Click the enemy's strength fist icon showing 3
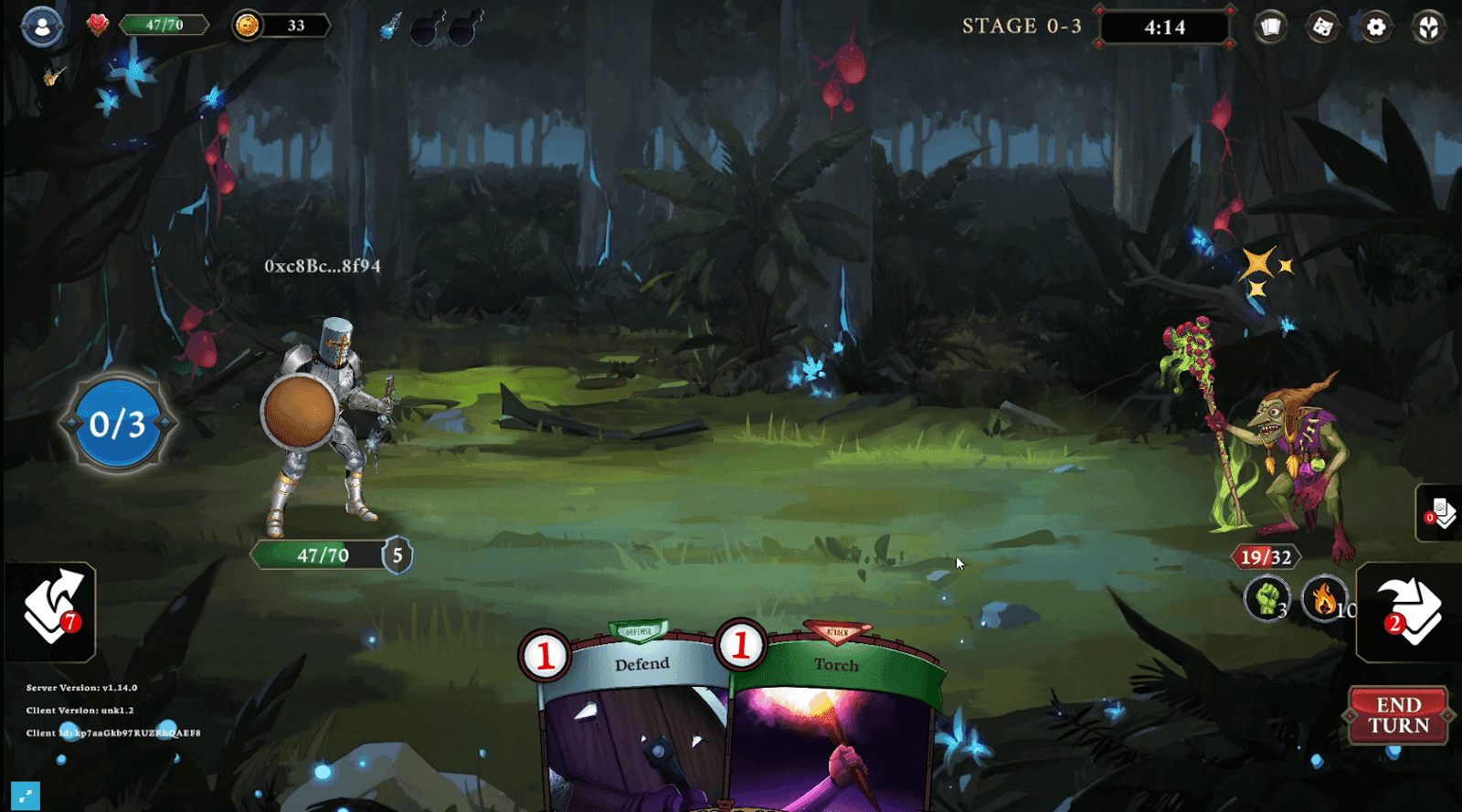This screenshot has width=1462, height=812. 1267,600
